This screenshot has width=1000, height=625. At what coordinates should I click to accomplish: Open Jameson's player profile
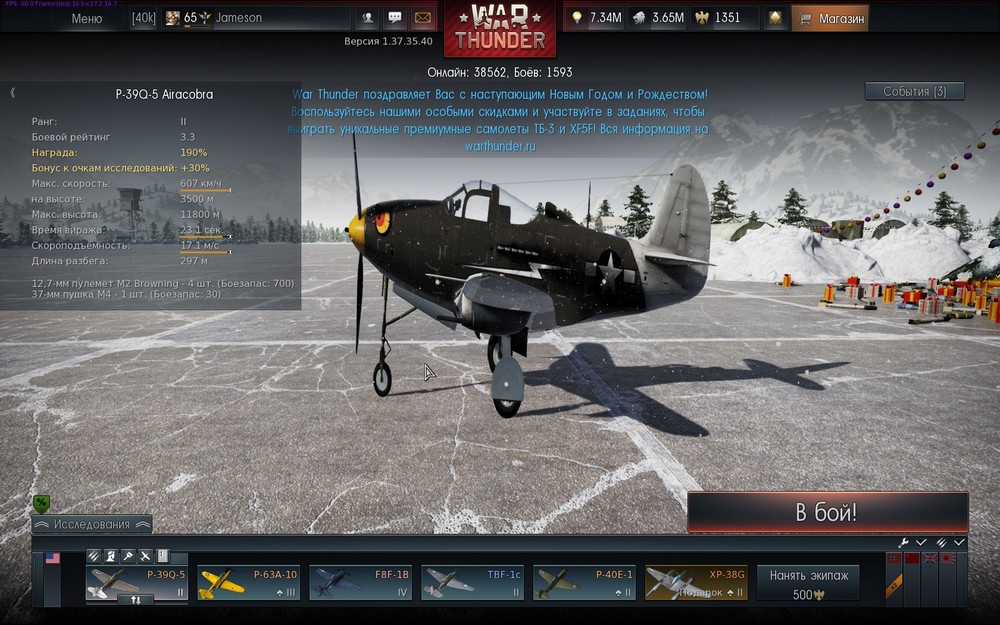point(240,18)
